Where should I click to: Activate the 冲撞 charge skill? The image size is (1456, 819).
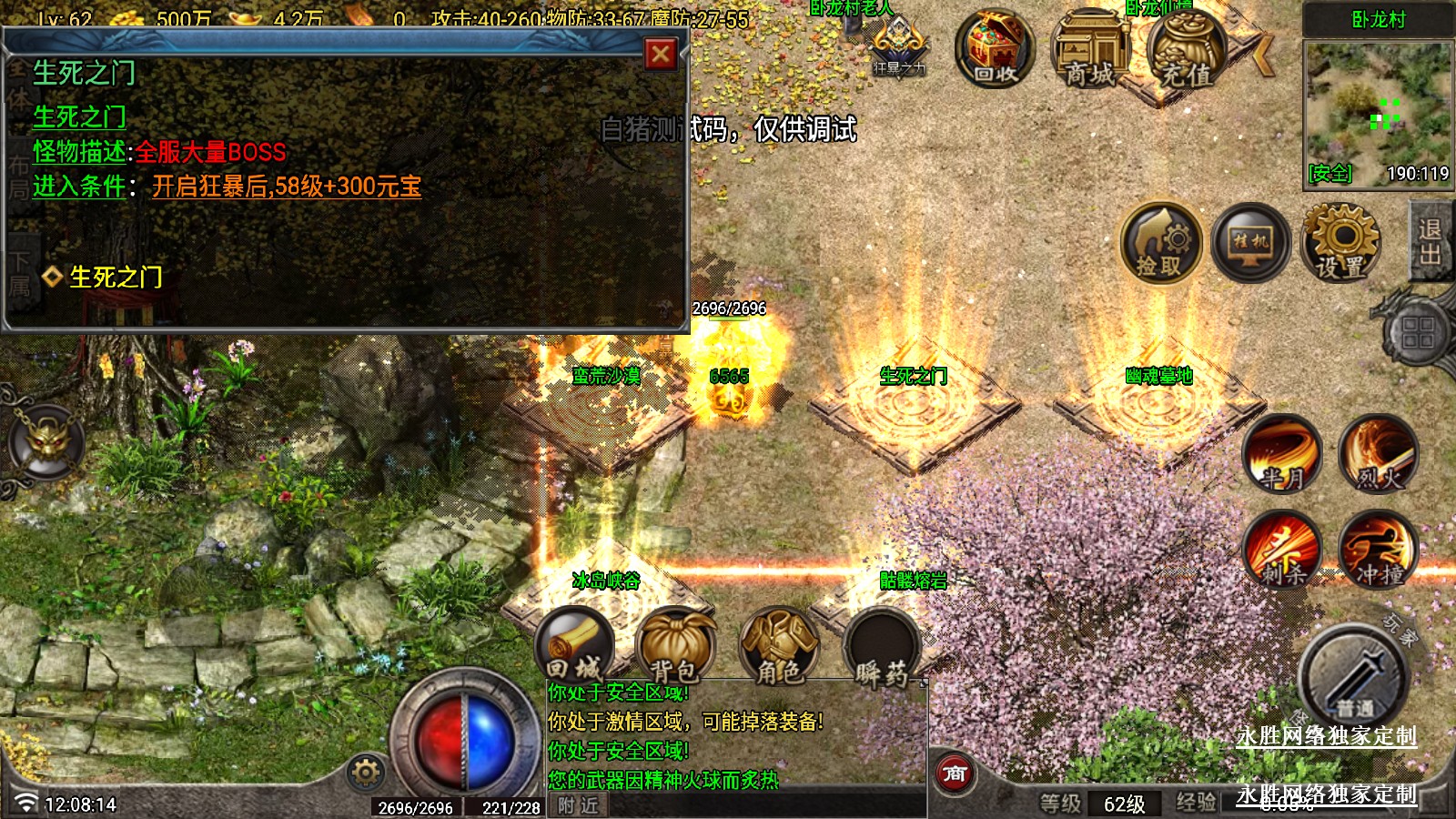[1378, 550]
